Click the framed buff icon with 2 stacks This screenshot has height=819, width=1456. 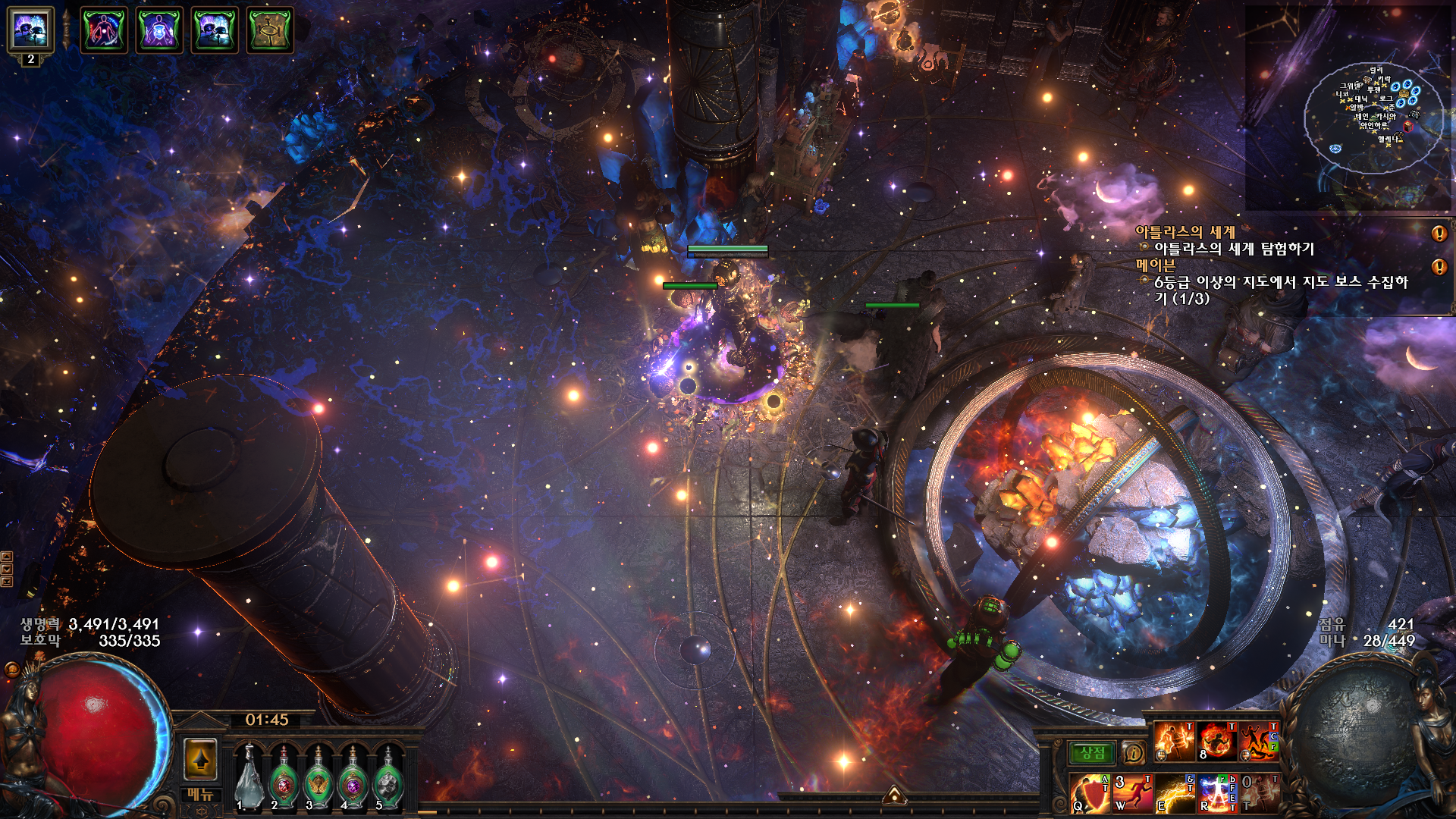[x=30, y=30]
